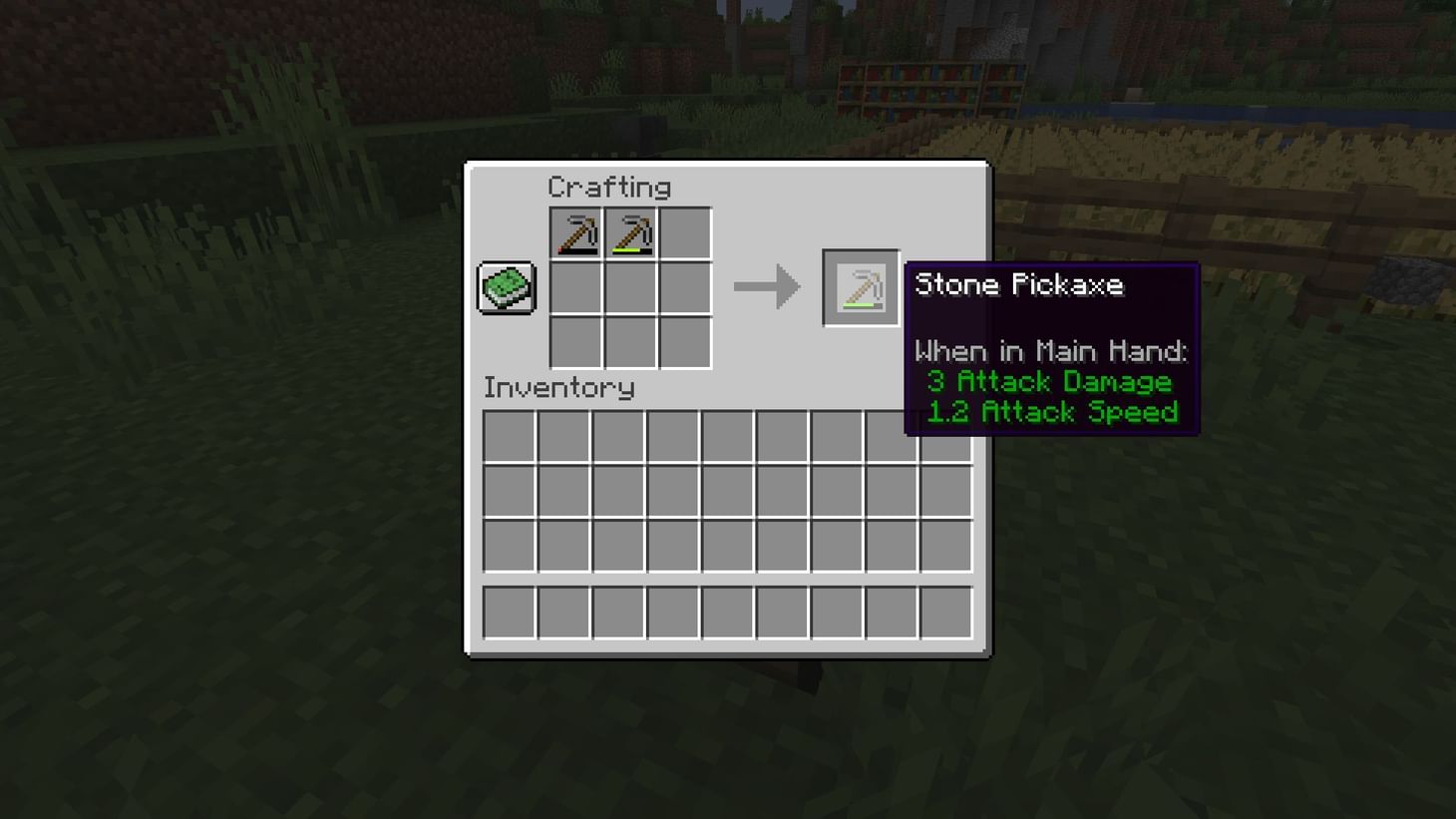Collect the Stone Pickaxe from the output slot

pyautogui.click(x=859, y=287)
